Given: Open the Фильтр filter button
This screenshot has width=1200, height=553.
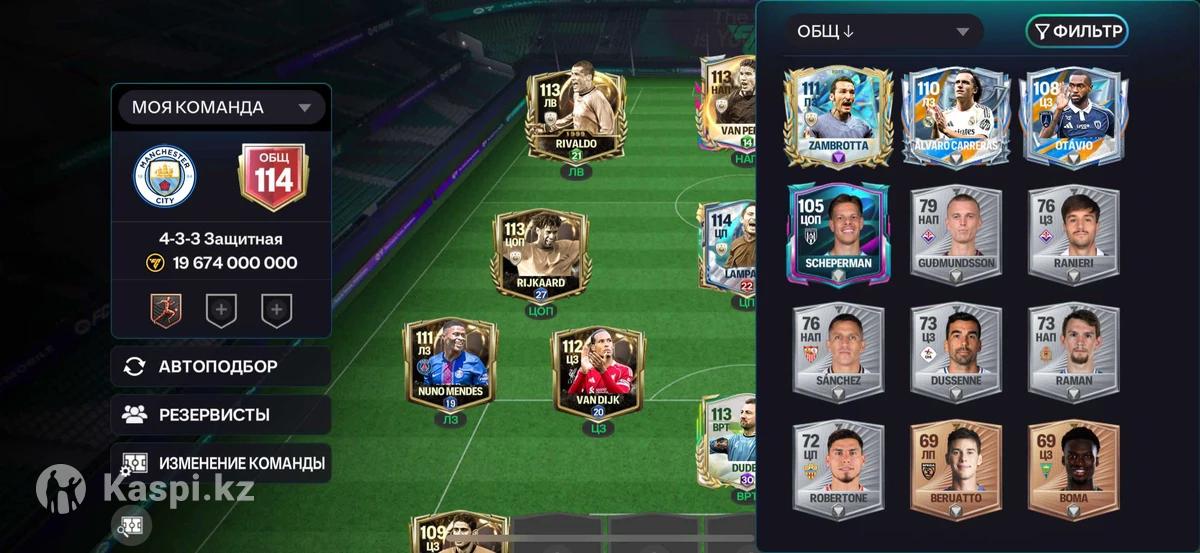Looking at the screenshot, I should [x=1077, y=31].
